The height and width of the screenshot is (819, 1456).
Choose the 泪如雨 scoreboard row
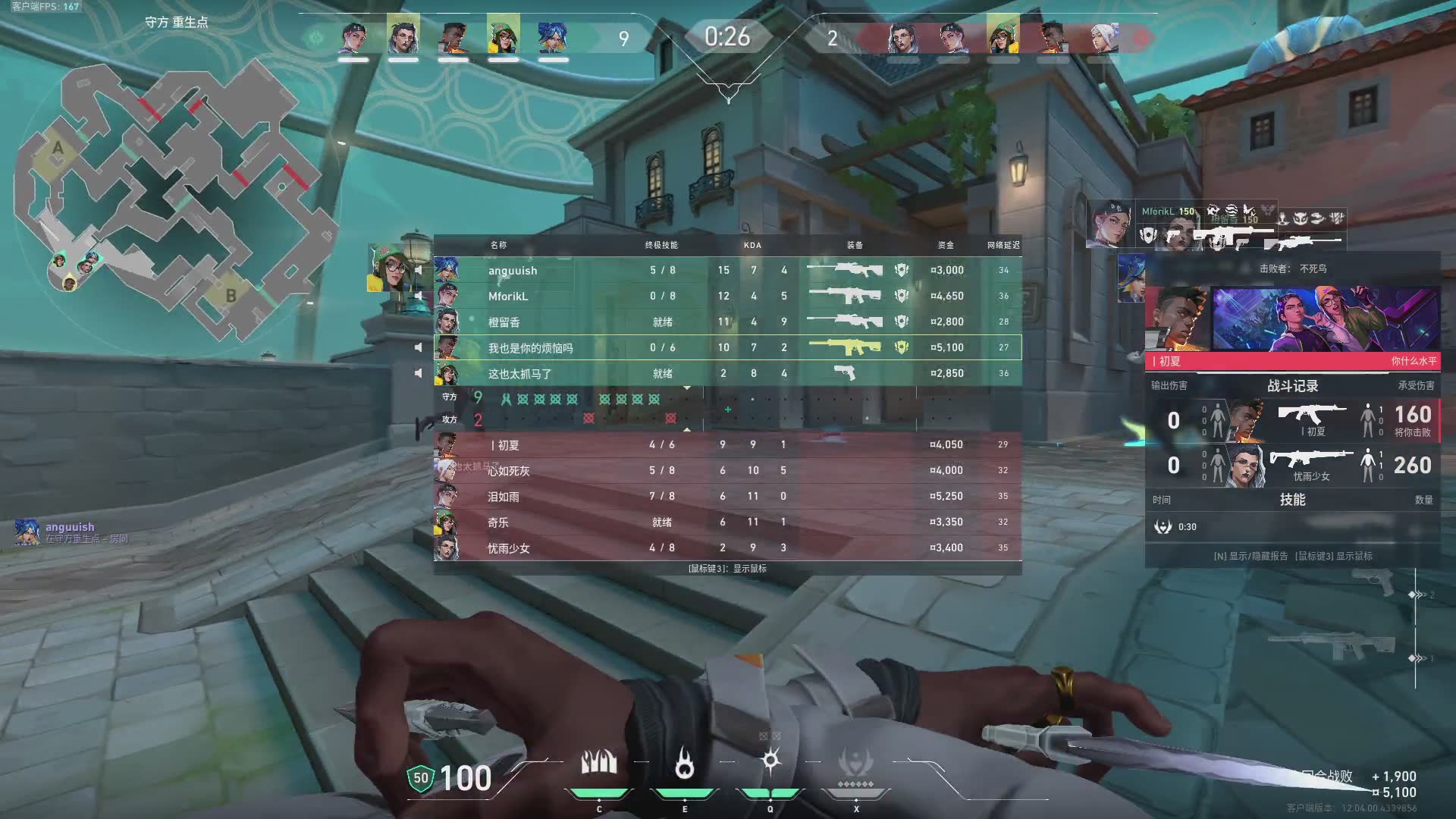pos(726,496)
